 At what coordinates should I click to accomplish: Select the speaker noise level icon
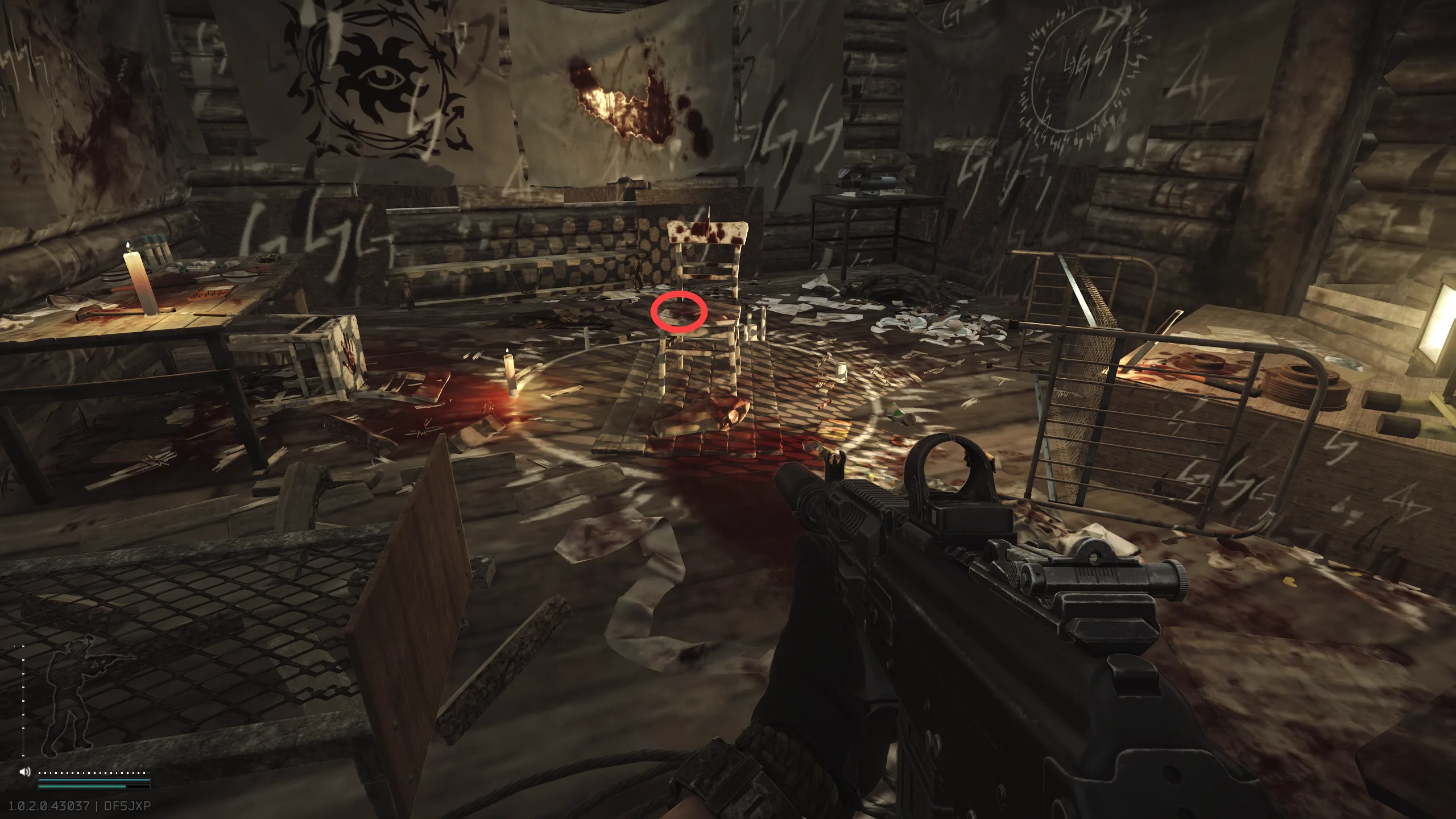(x=24, y=772)
